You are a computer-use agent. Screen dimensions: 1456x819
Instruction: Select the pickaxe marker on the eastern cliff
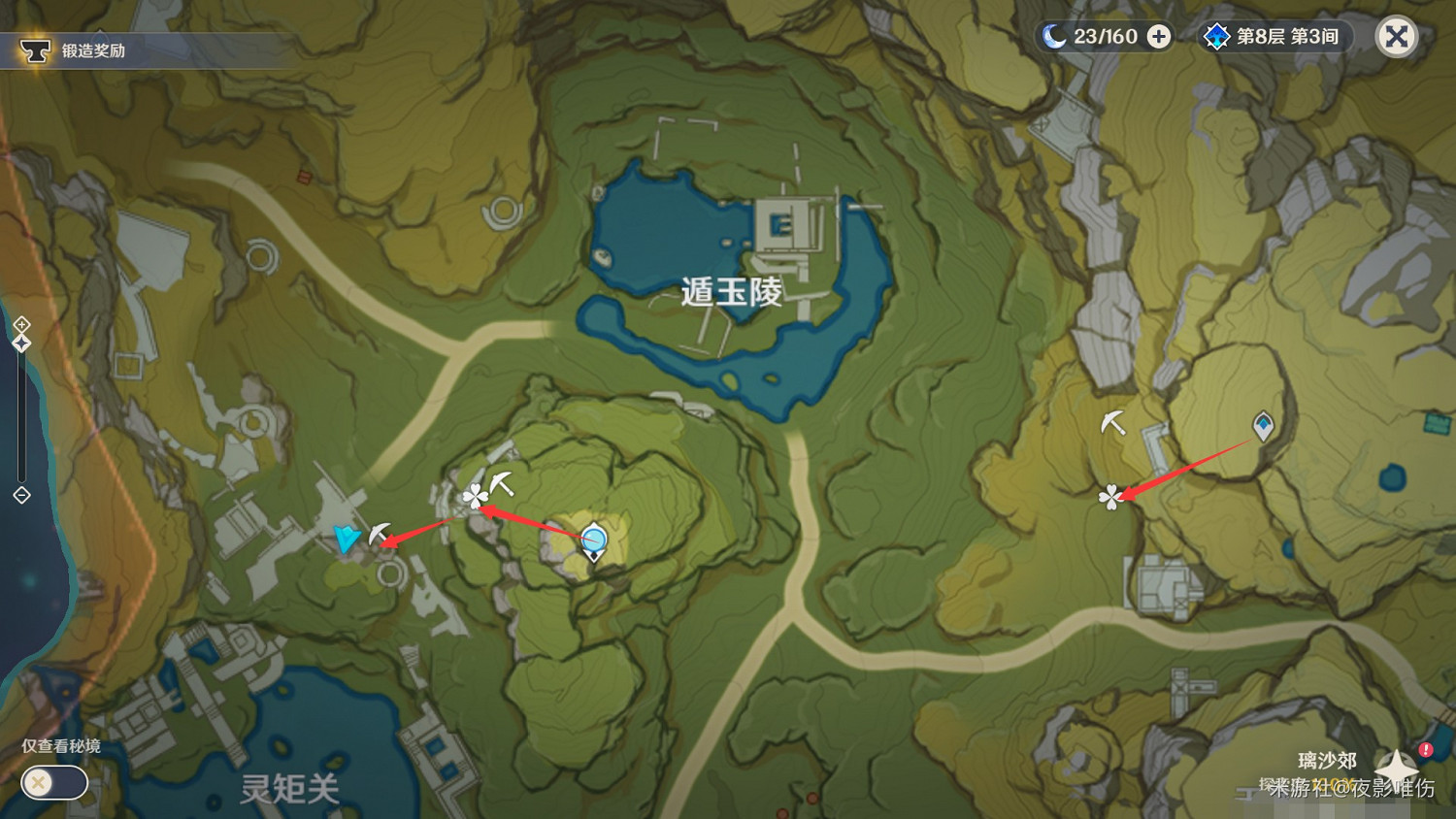1112,424
